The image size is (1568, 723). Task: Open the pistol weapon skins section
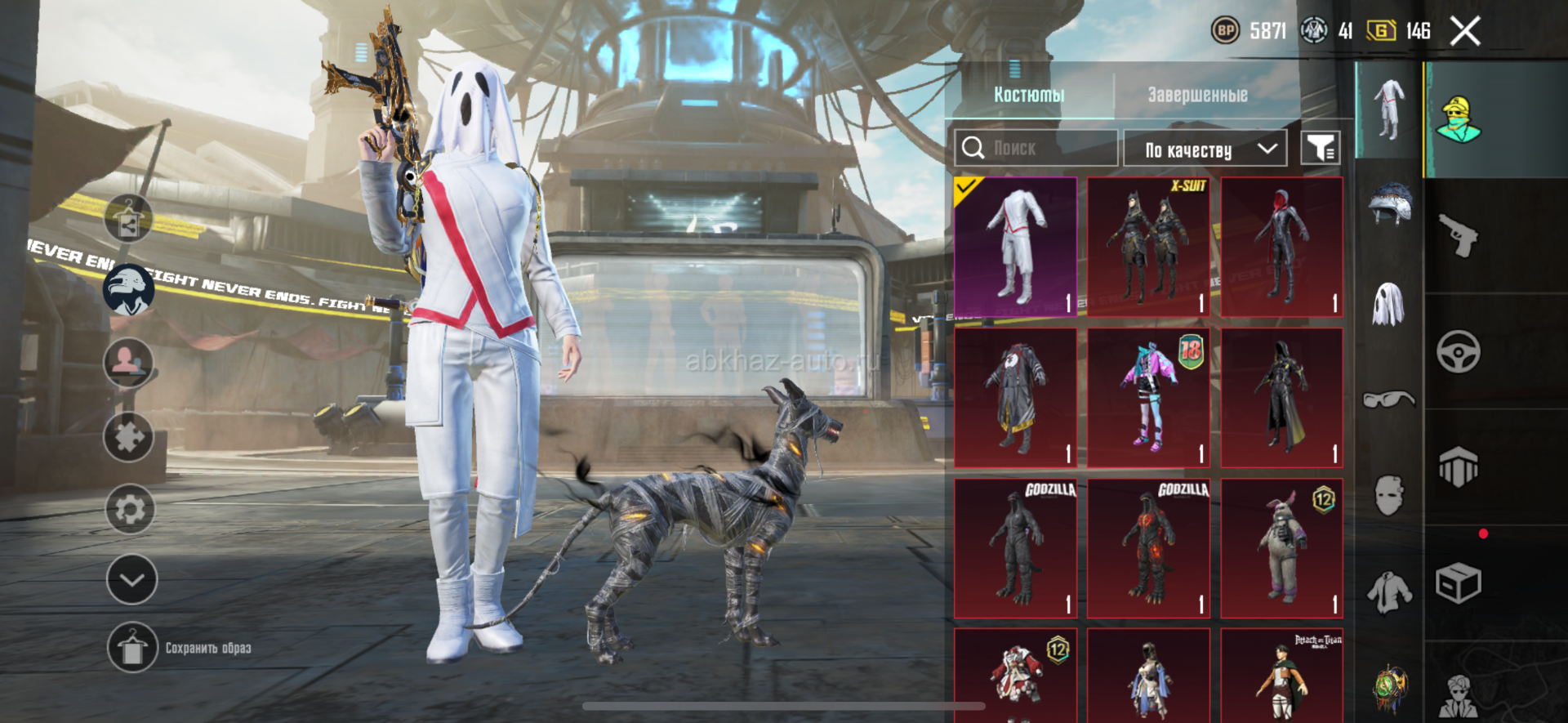pyautogui.click(x=1459, y=236)
